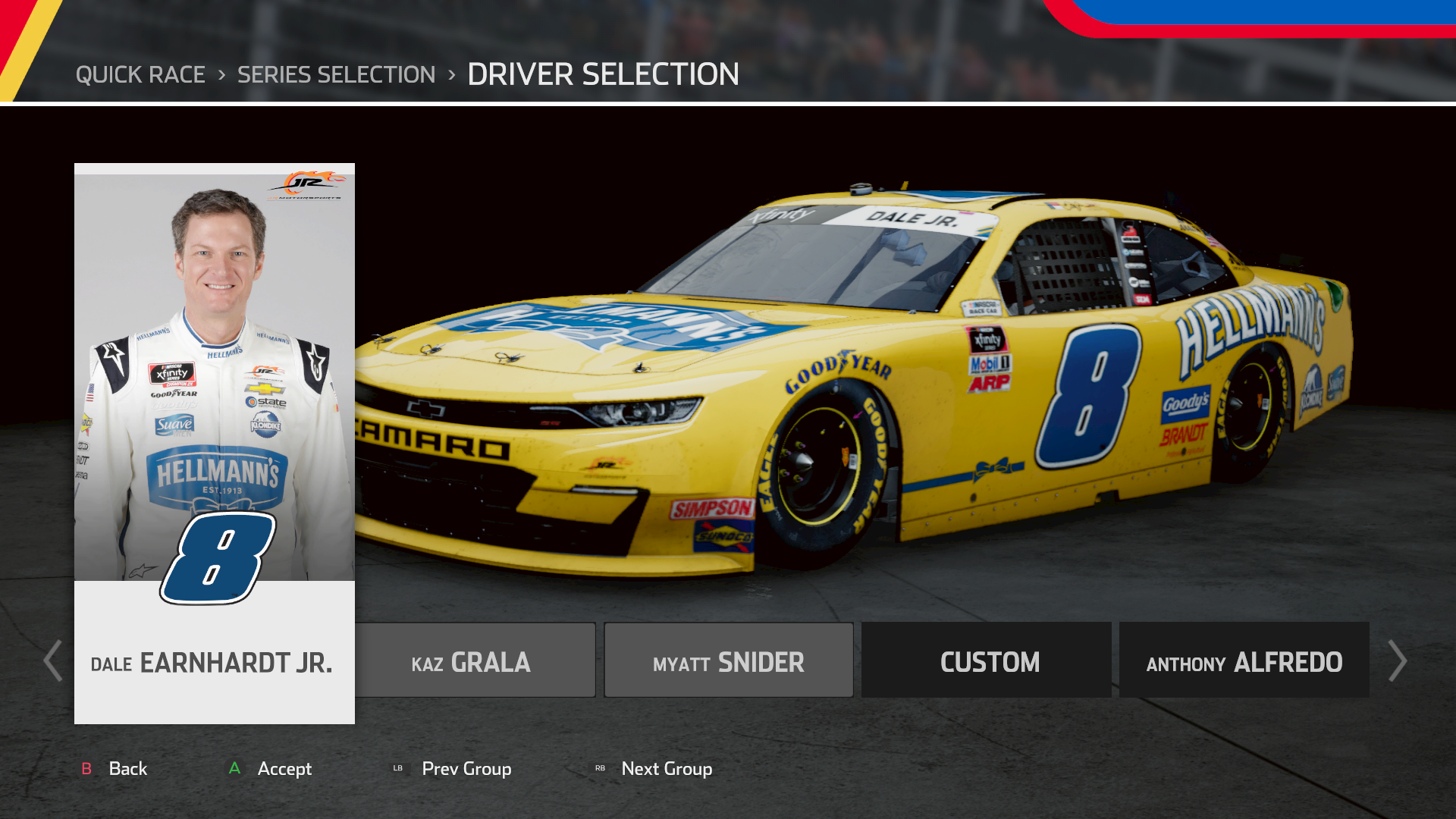
Task: Select Anthony Alfredo as driver
Action: [1244, 661]
